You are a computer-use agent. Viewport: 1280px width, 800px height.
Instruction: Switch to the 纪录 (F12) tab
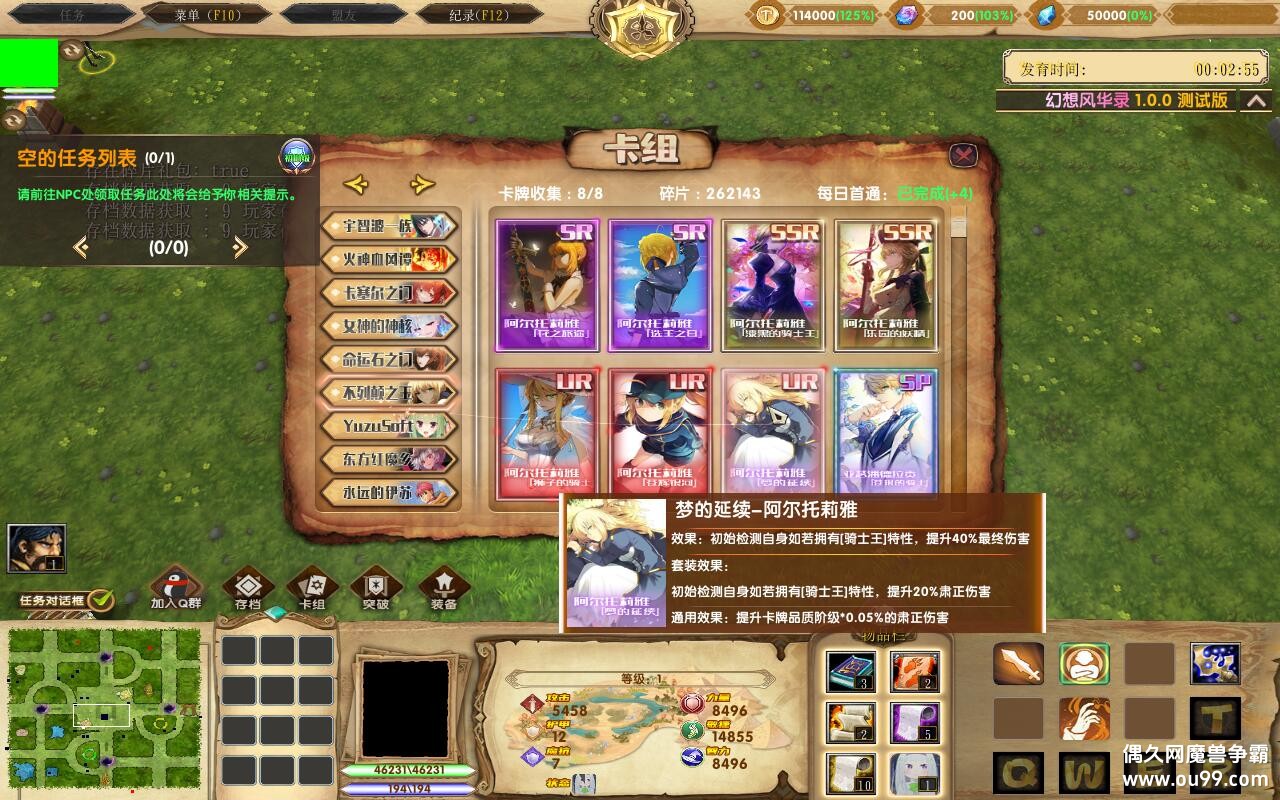click(473, 14)
